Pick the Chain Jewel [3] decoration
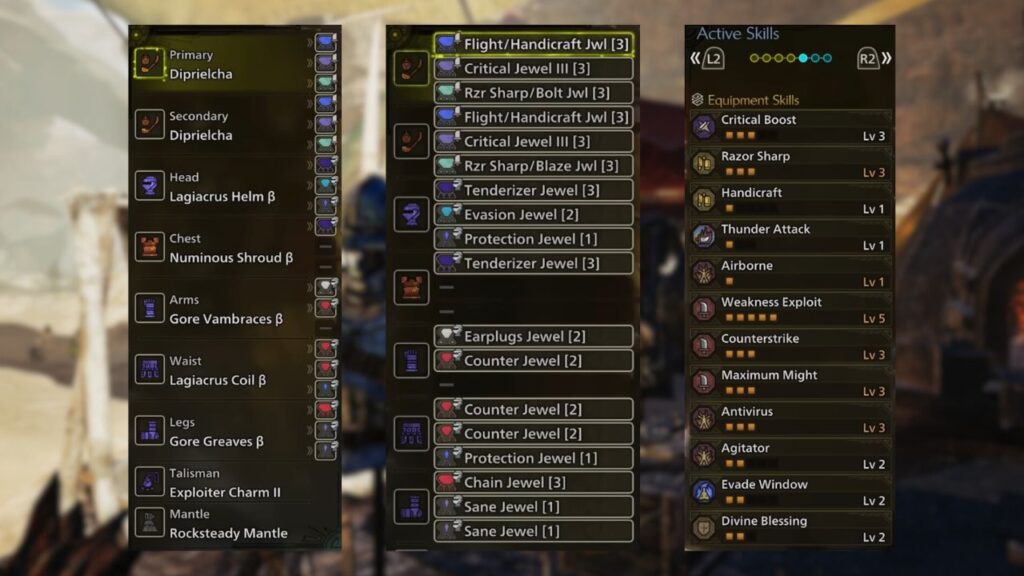 tap(534, 482)
